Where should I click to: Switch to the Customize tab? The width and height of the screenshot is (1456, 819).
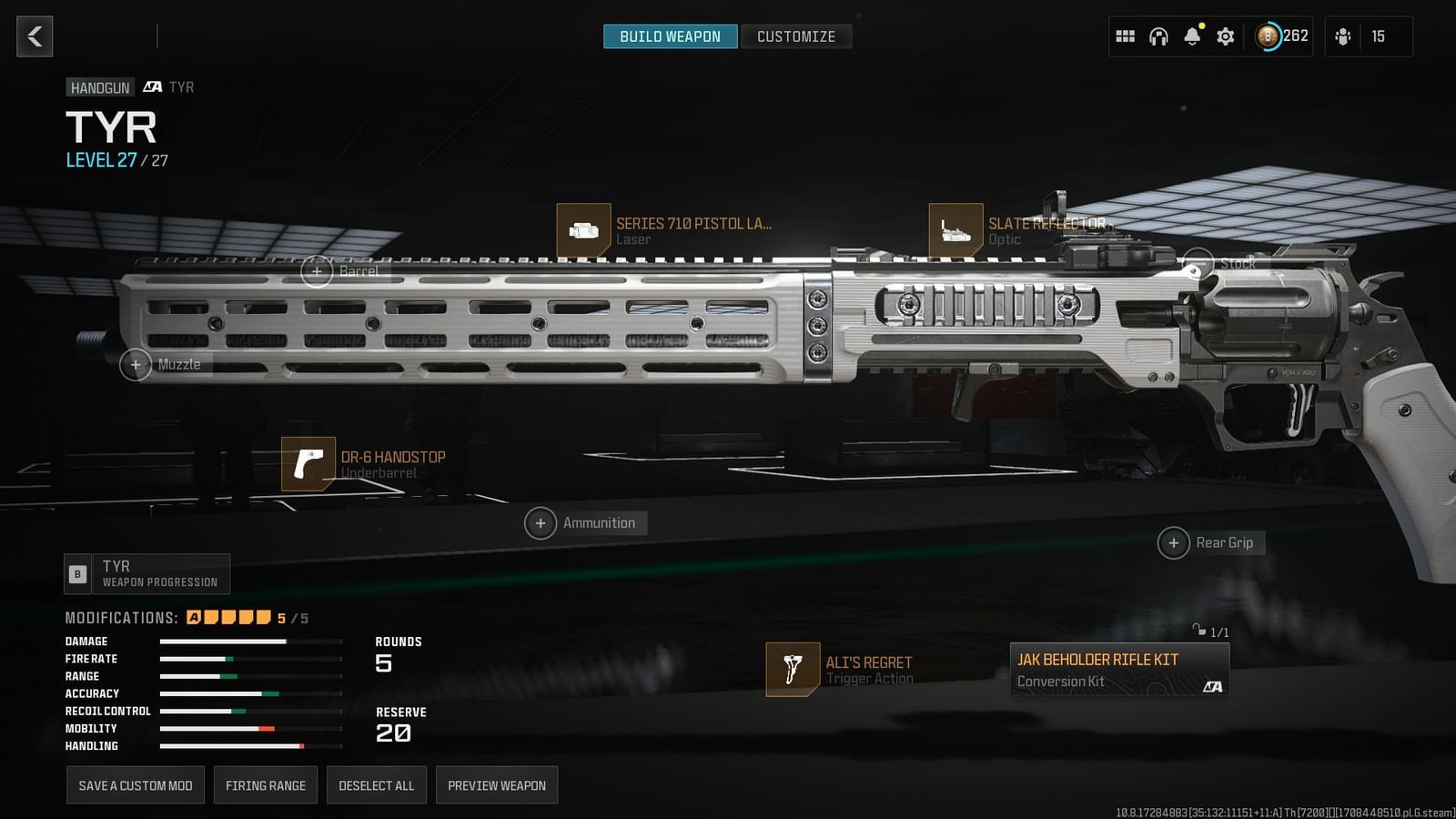pos(796,36)
